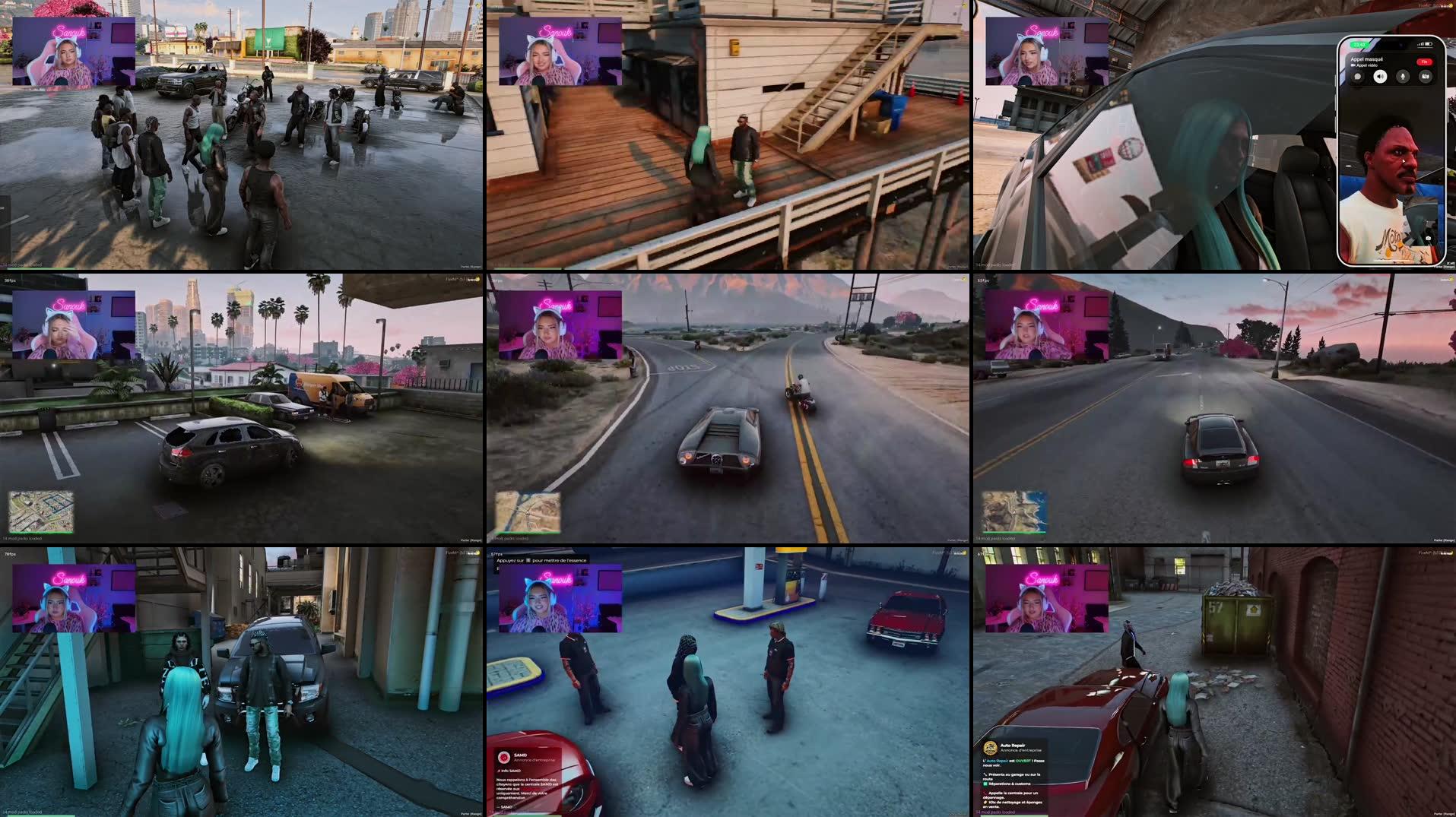Click the wrench icon in the Auto Repair message
The height and width of the screenshot is (817, 1456).
(x=986, y=775)
